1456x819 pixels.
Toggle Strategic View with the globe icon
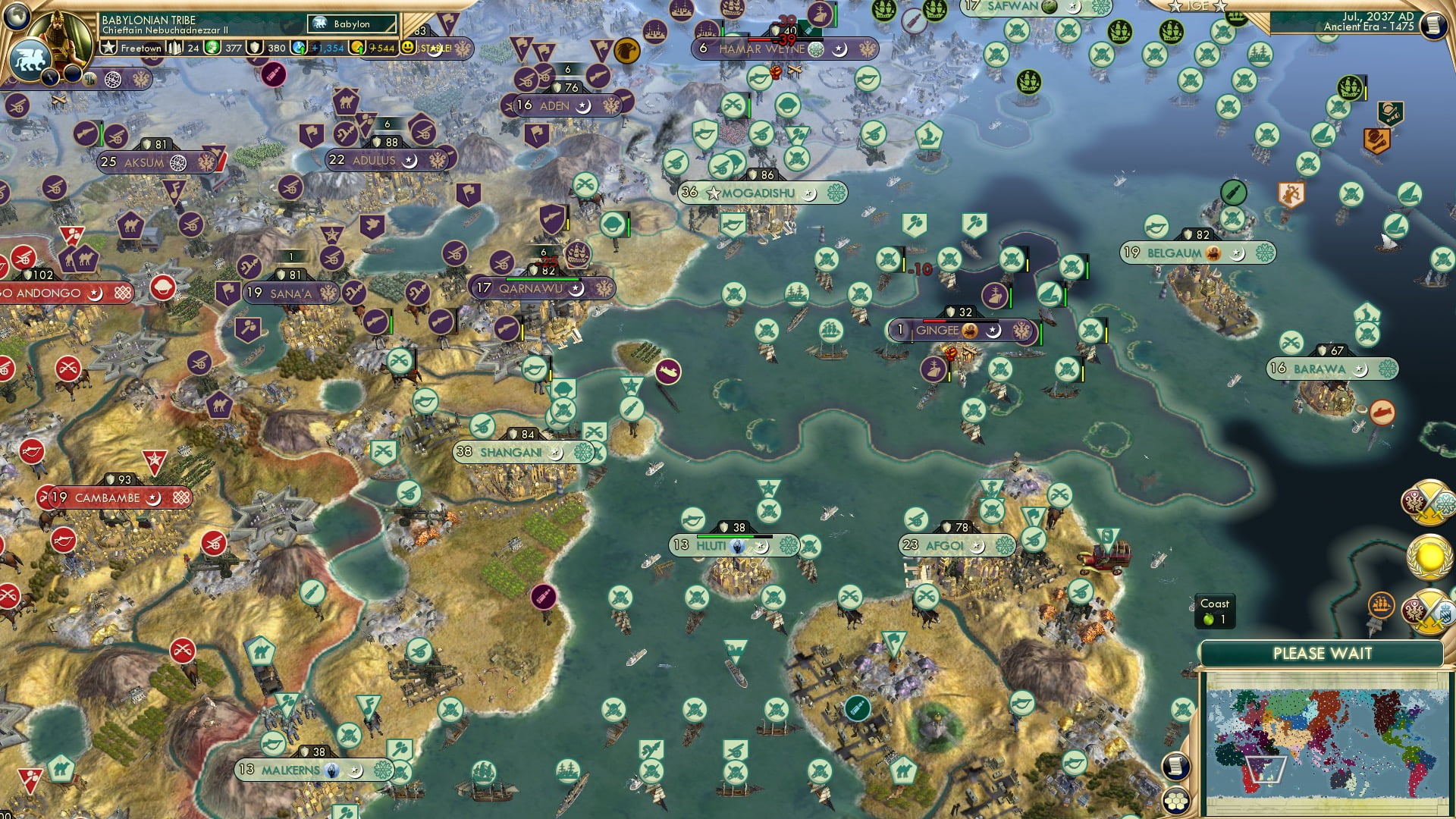15,19
